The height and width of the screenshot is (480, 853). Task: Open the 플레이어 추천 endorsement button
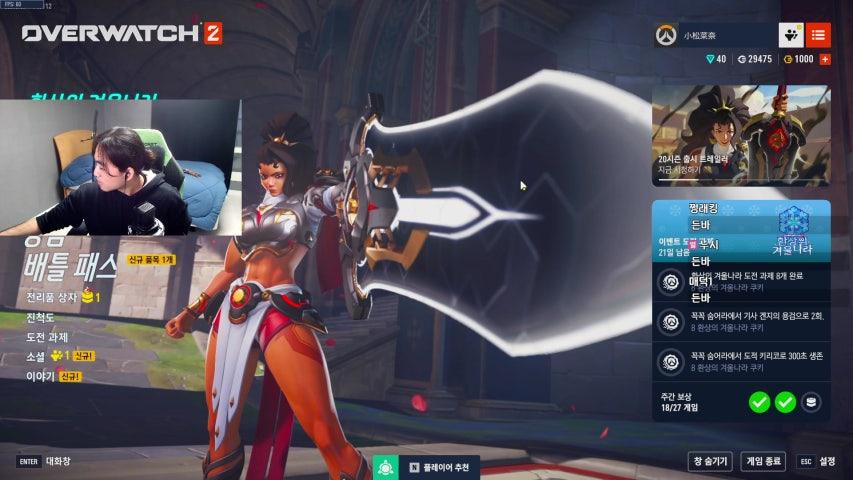pos(426,467)
